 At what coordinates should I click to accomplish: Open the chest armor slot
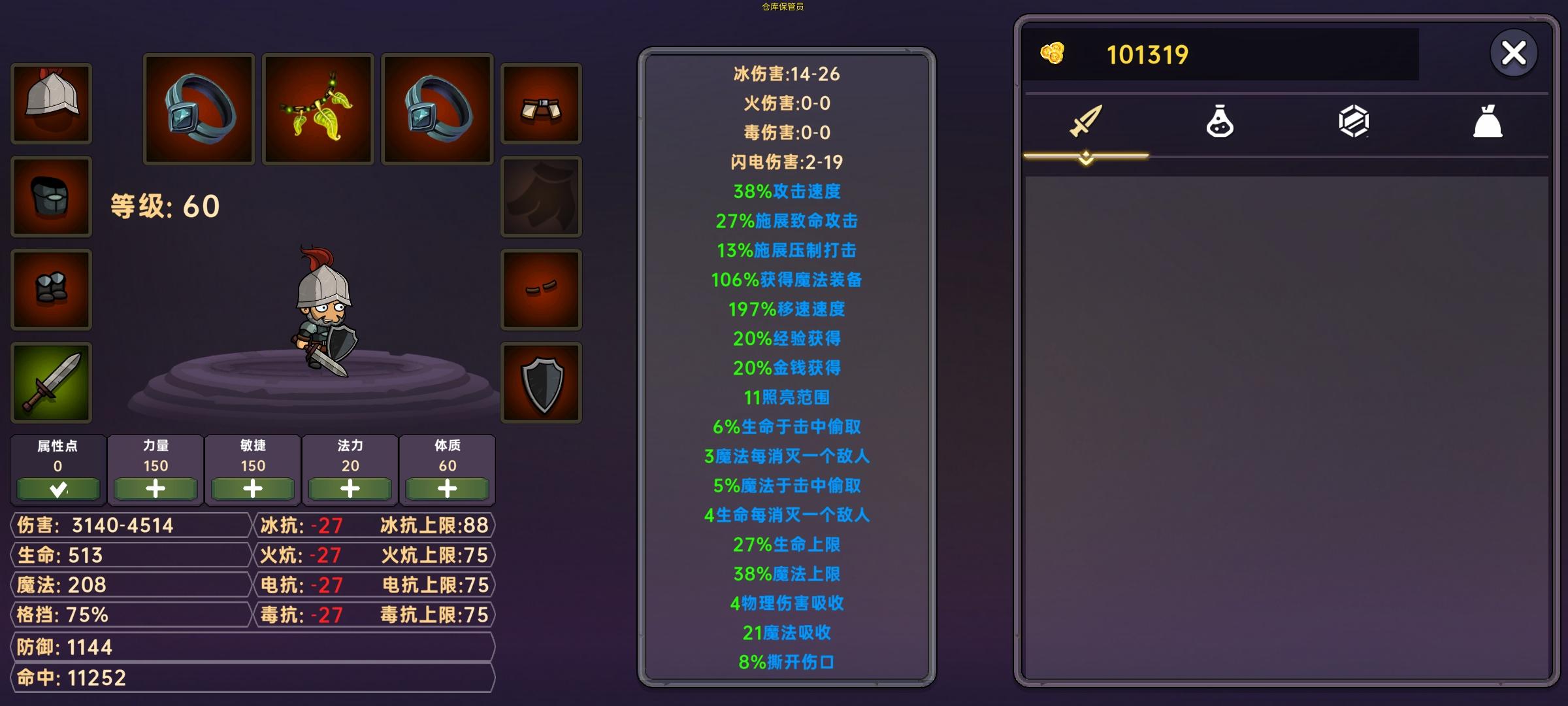[50, 197]
